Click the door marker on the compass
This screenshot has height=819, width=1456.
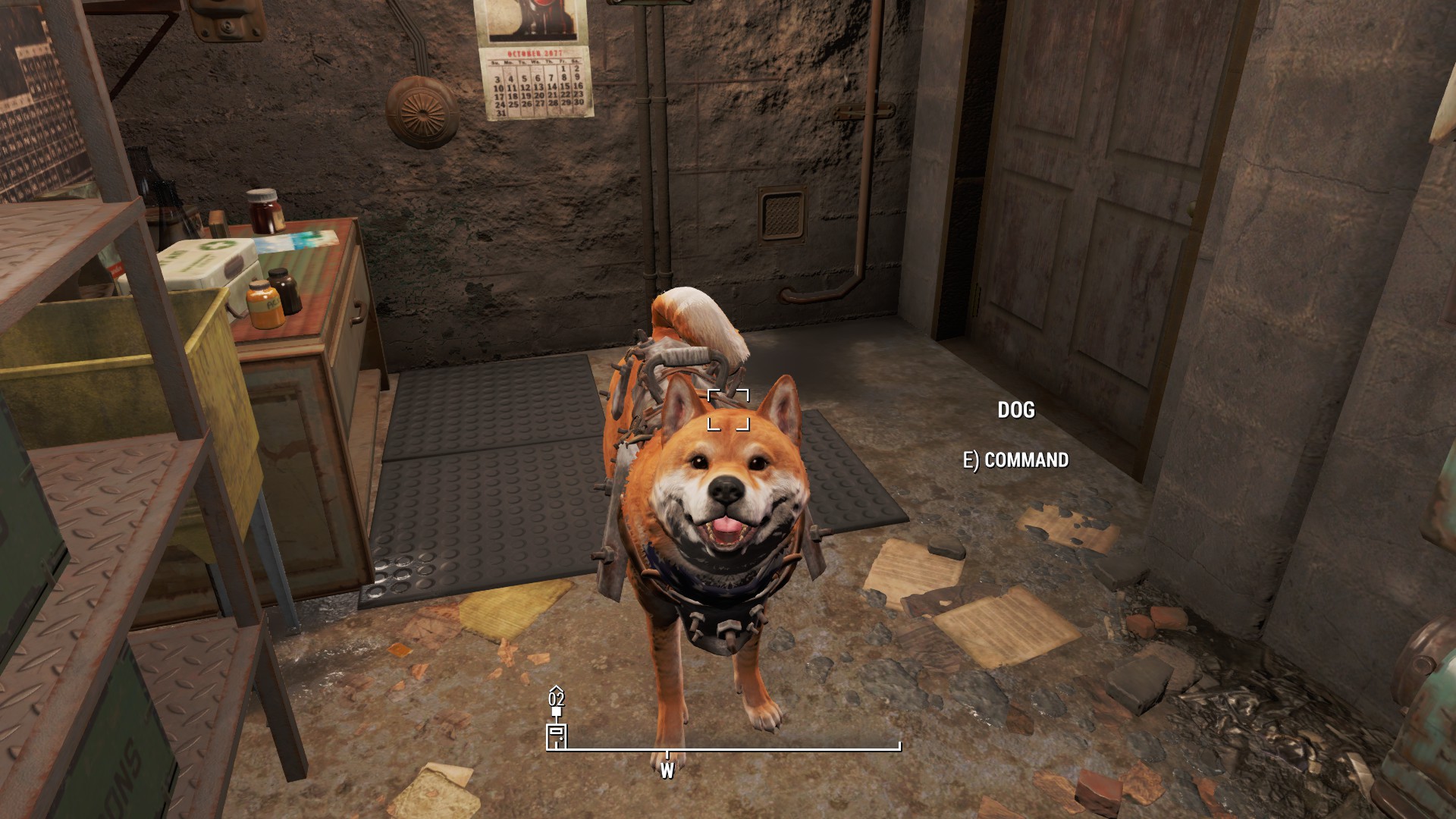[x=557, y=736]
